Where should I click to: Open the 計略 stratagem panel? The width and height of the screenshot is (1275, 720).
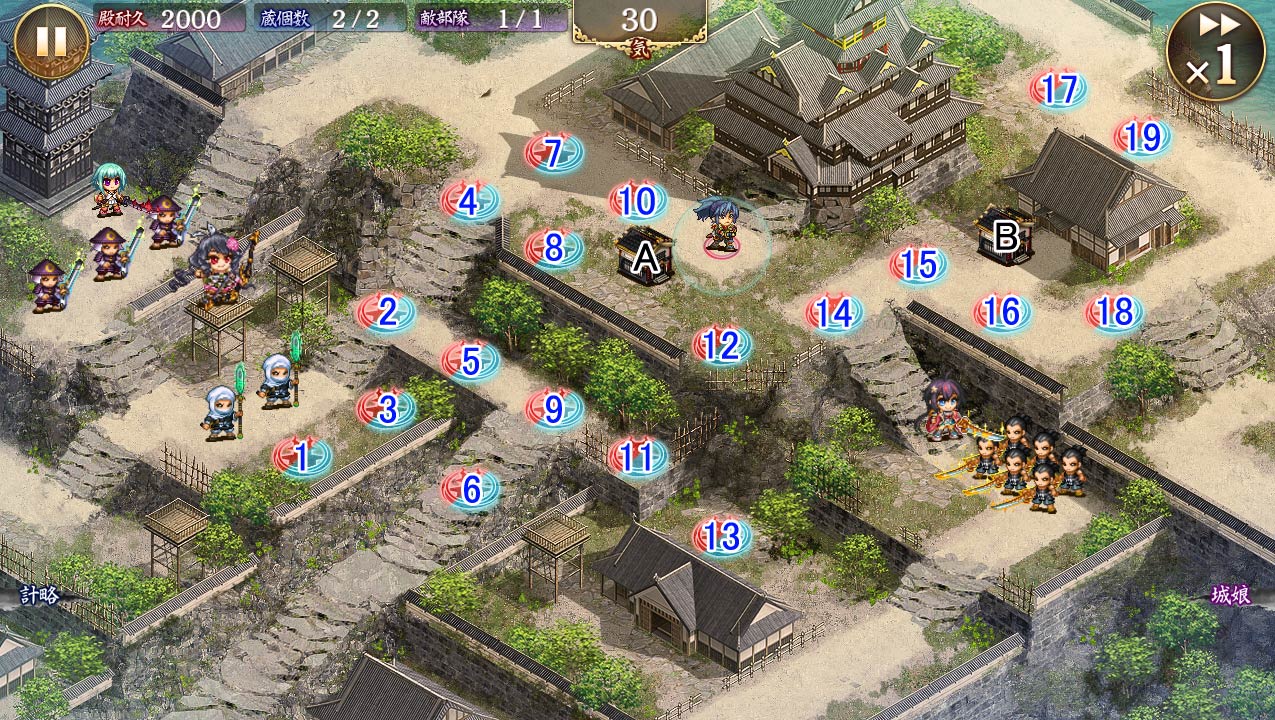coord(40,595)
